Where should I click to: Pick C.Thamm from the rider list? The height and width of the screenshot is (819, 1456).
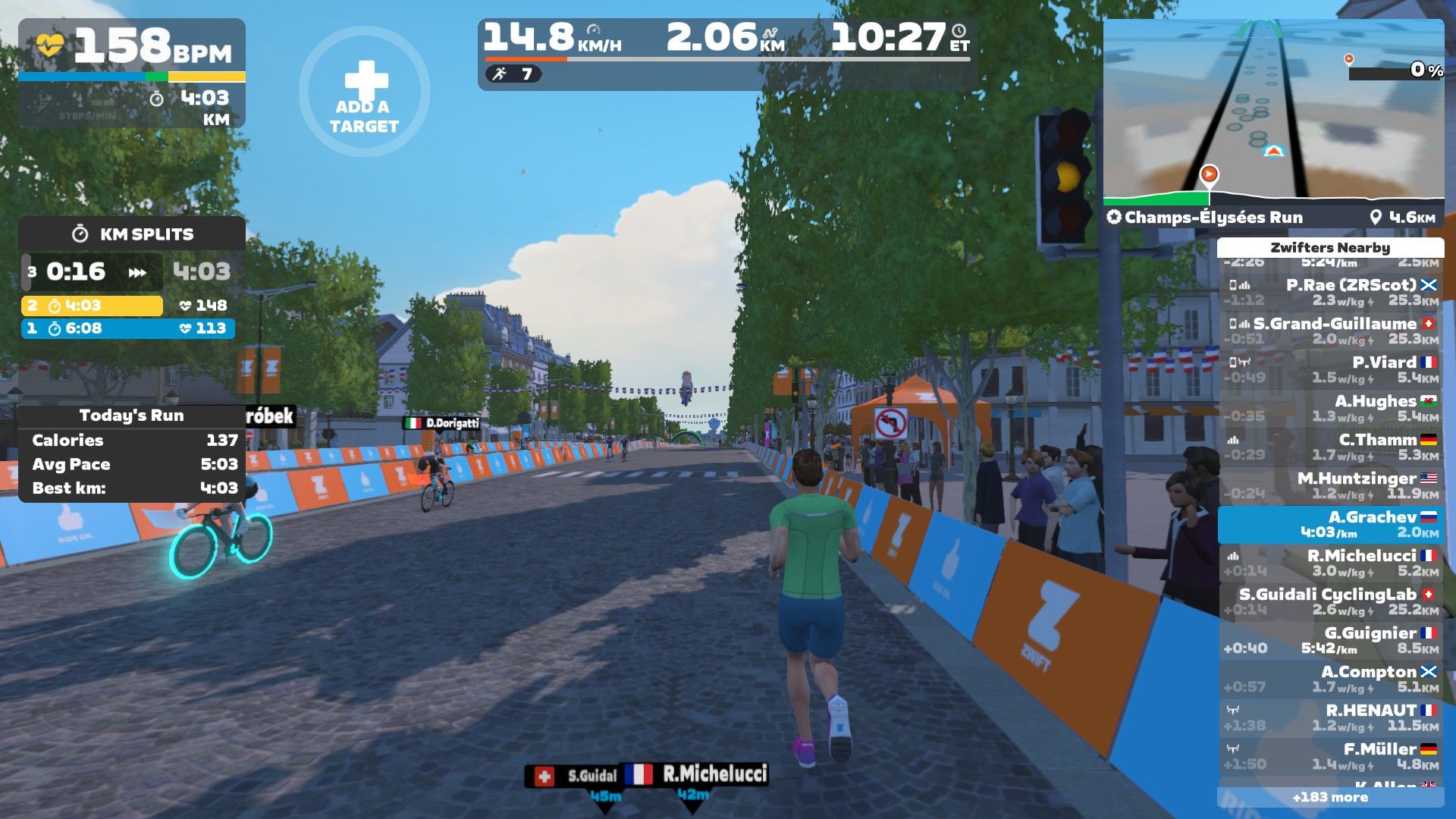coord(1331,447)
